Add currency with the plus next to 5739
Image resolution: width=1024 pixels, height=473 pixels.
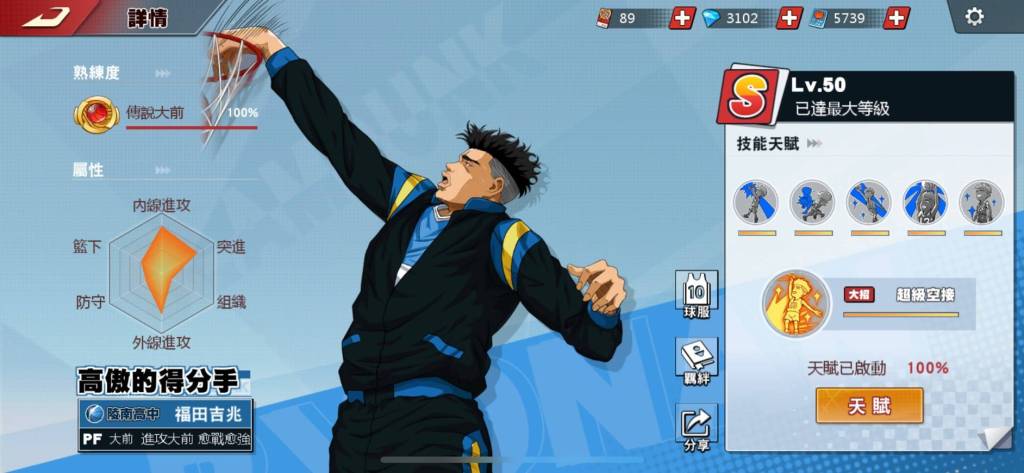tap(897, 18)
